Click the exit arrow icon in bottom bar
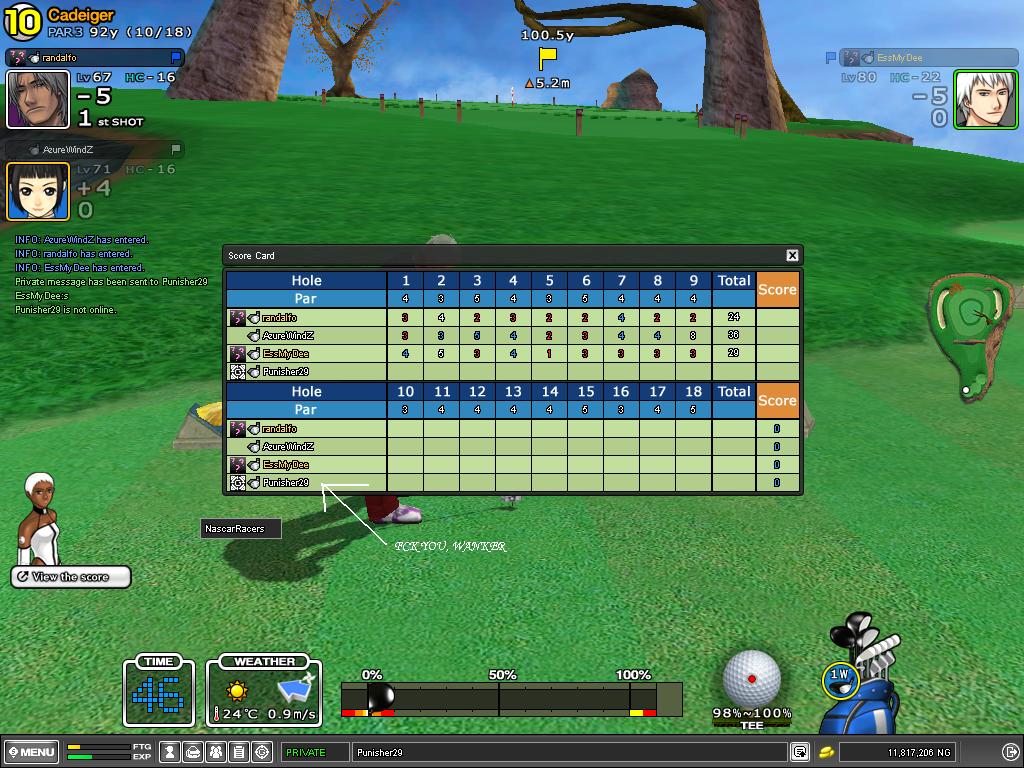1024x768 pixels. [x=1010, y=752]
